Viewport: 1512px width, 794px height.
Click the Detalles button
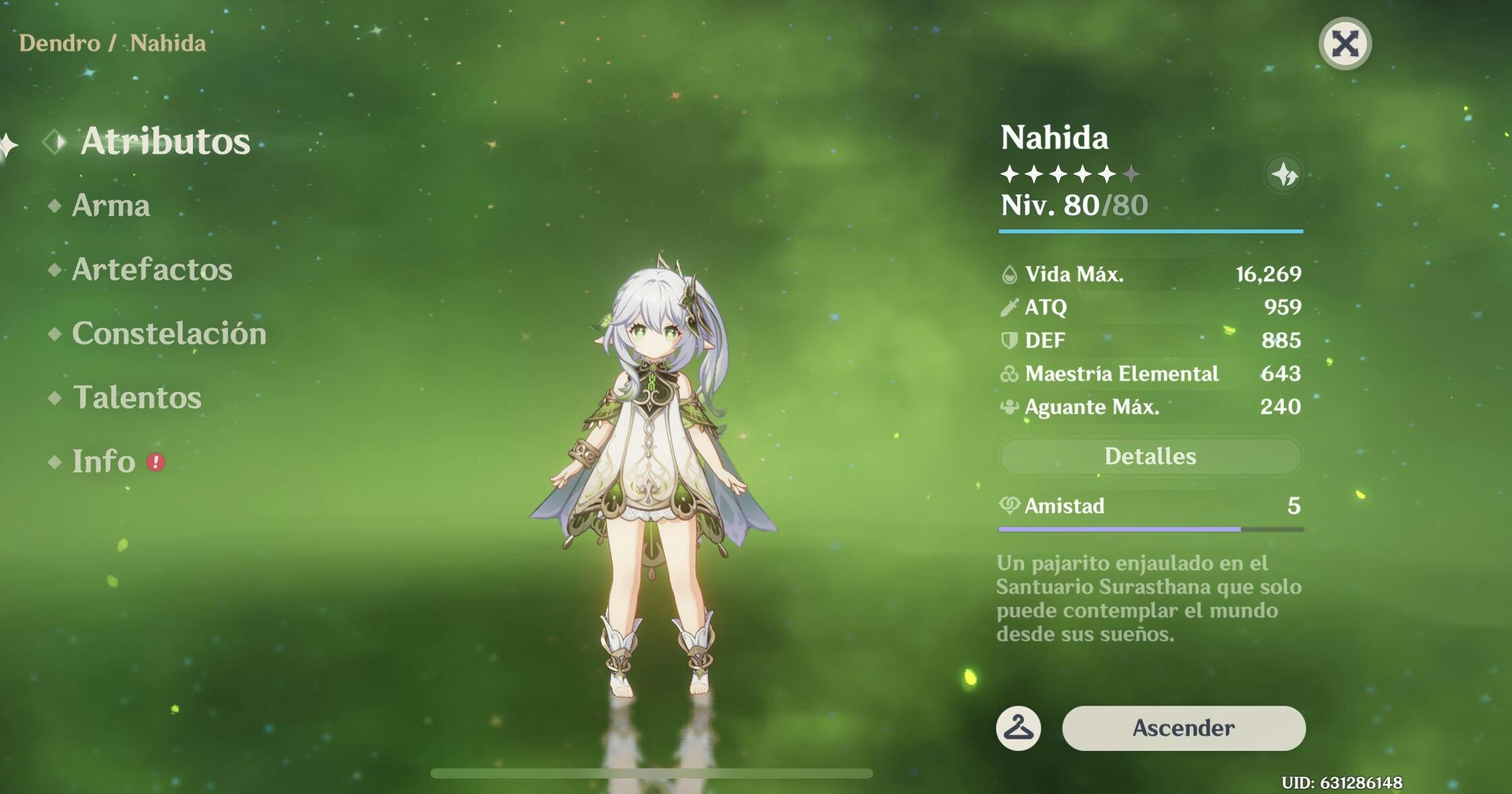(x=1150, y=457)
